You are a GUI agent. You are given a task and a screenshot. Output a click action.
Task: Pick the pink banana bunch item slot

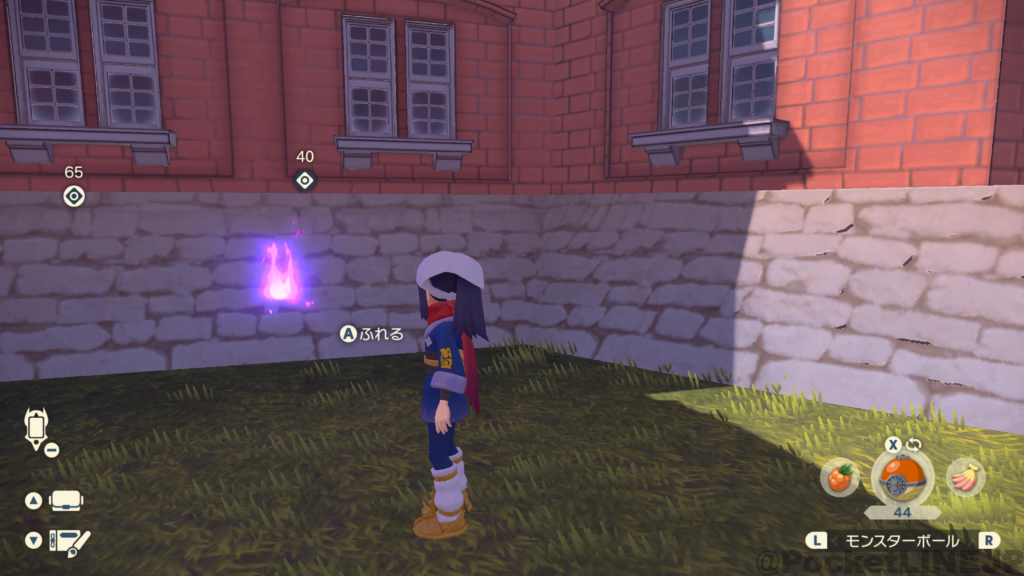(x=965, y=477)
